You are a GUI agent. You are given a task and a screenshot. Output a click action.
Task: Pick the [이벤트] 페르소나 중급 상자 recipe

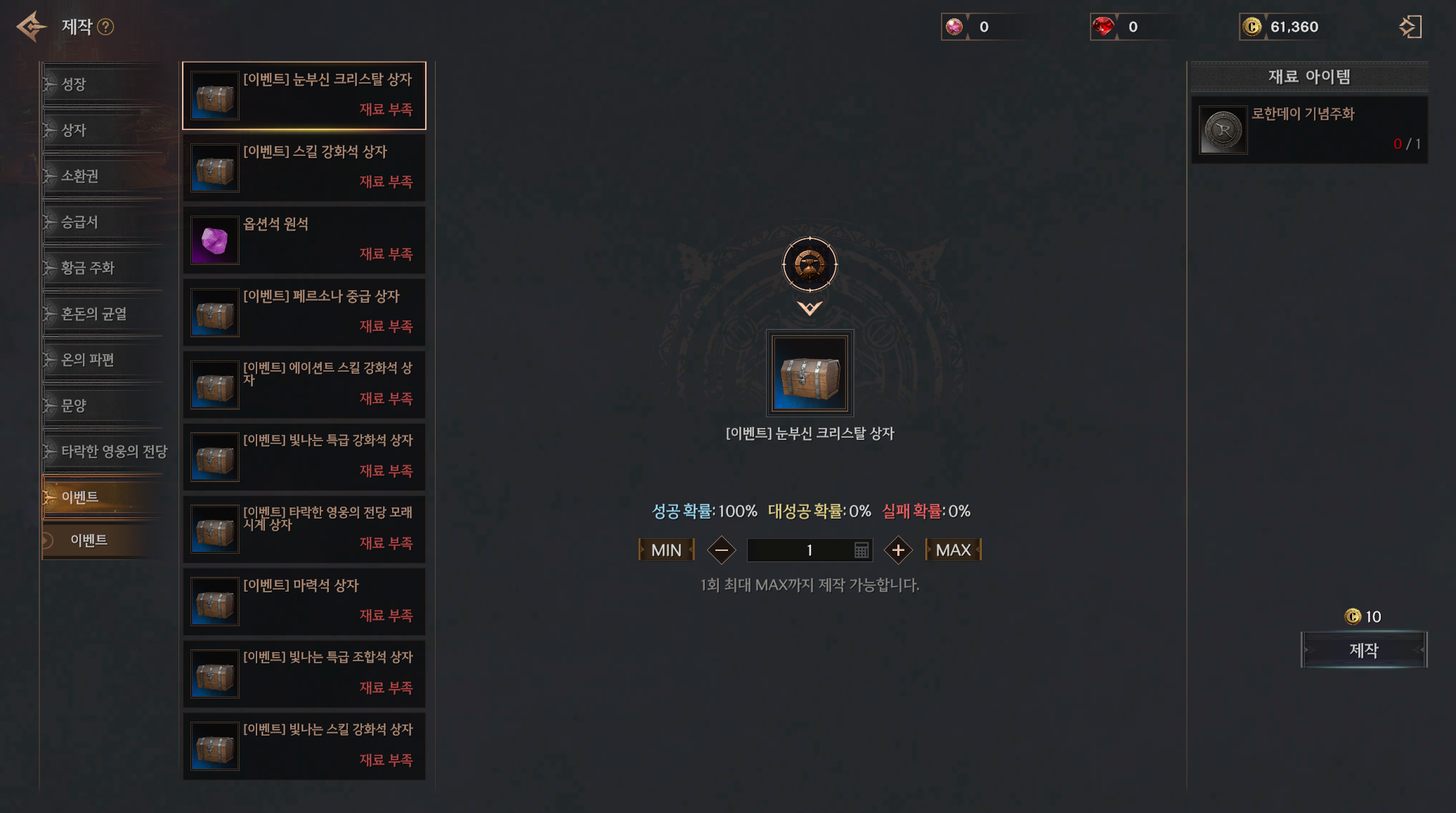click(x=304, y=312)
